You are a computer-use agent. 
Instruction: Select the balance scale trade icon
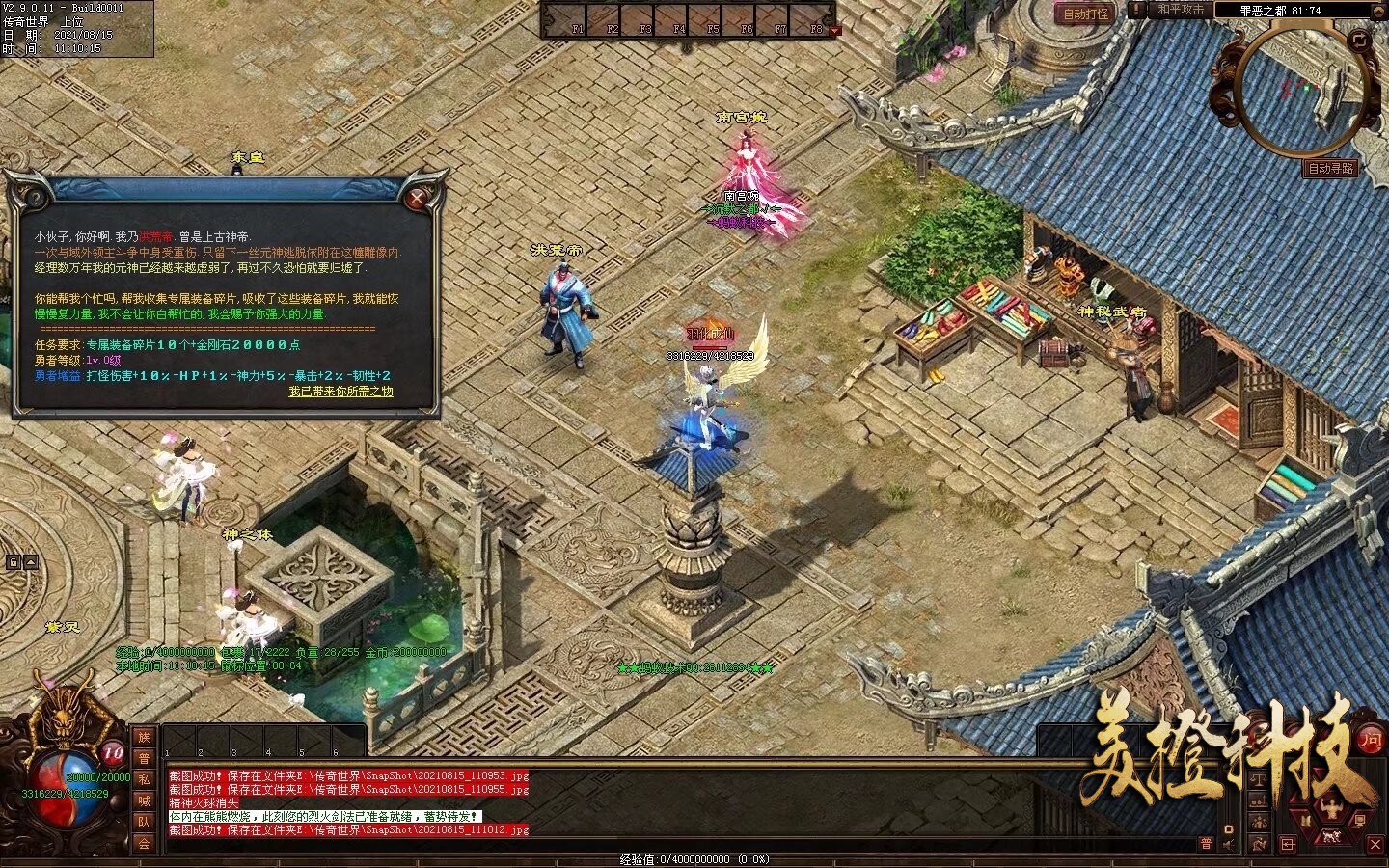click(x=1259, y=779)
